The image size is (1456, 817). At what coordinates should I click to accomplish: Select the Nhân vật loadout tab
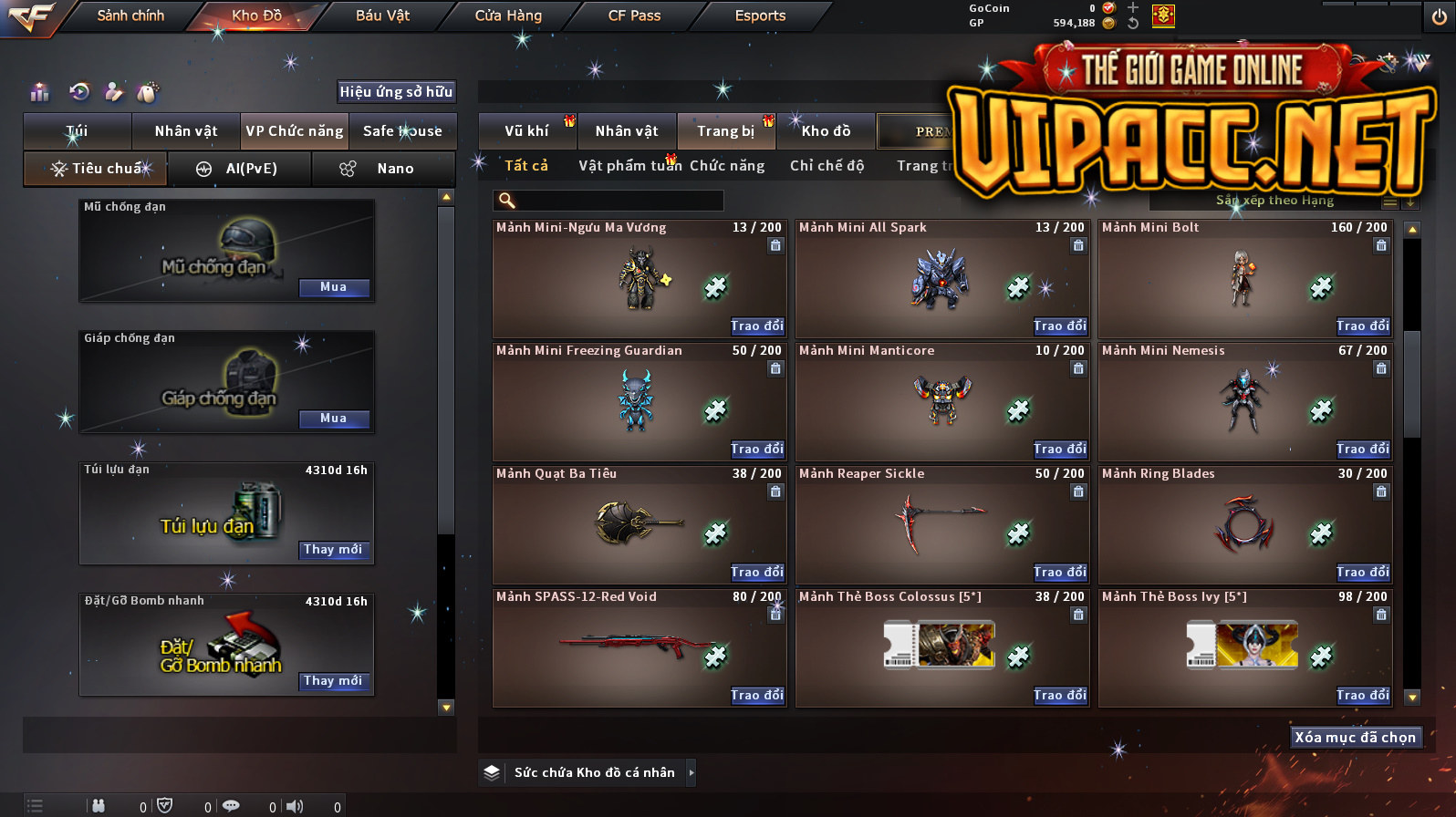click(186, 131)
